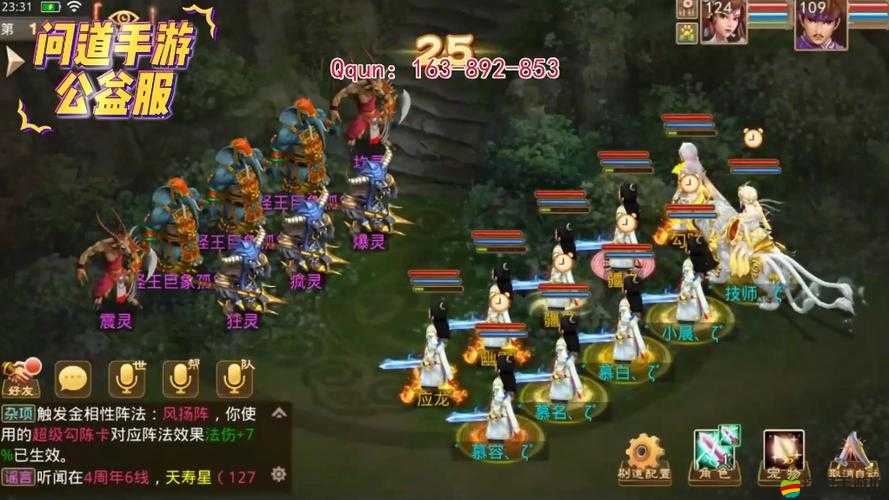Activate the 帮 guild voice microphone

[181, 378]
